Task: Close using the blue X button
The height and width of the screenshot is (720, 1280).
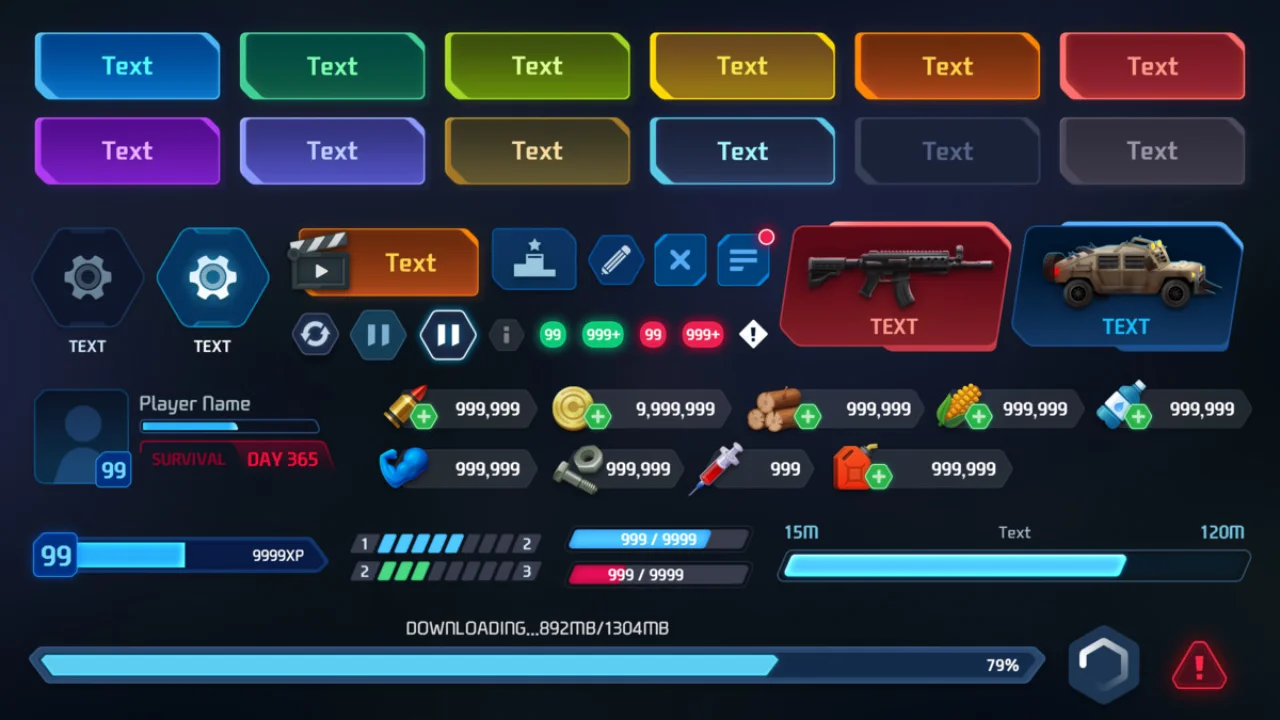Action: (680, 260)
